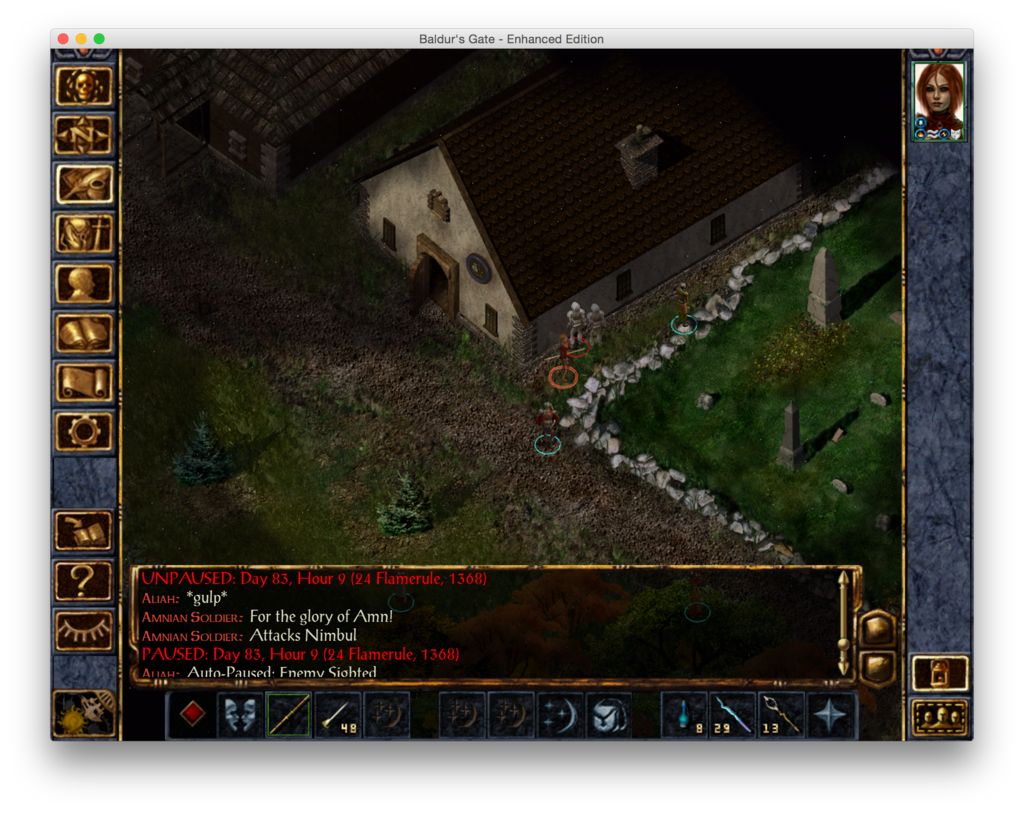Click the question mark help button

(84, 580)
